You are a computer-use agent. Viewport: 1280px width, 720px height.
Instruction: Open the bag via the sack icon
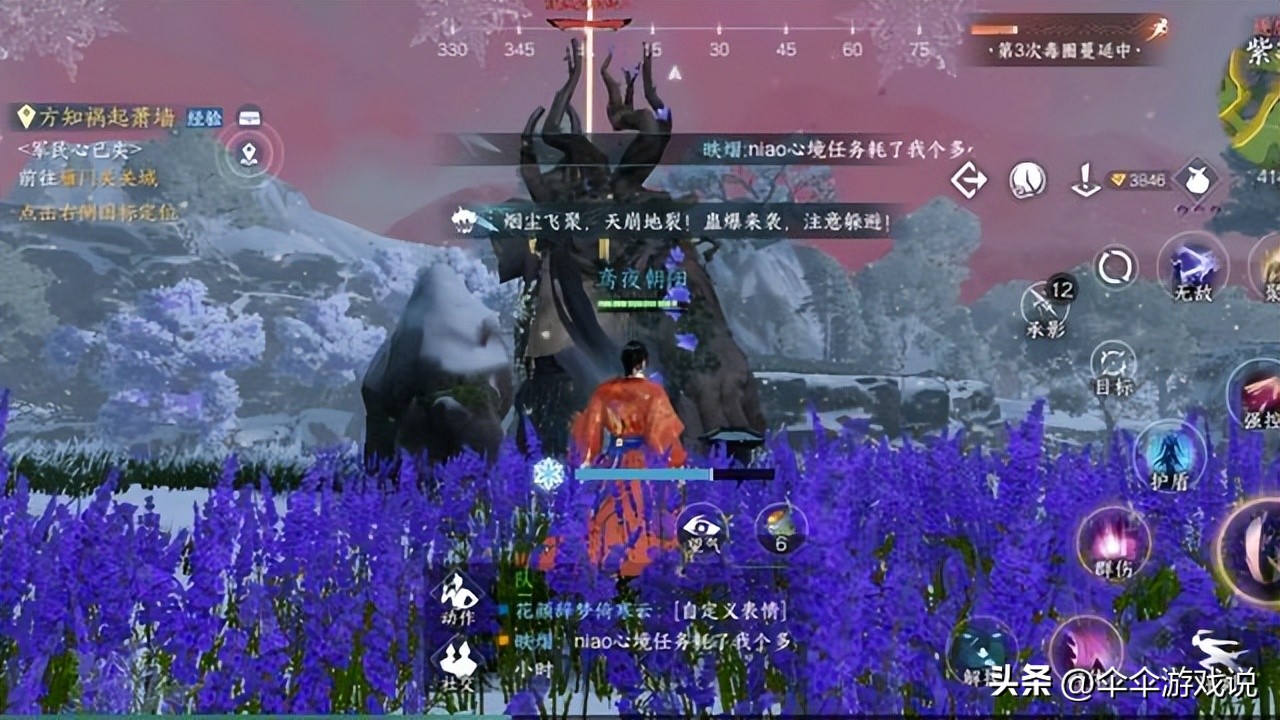pos(1197,180)
